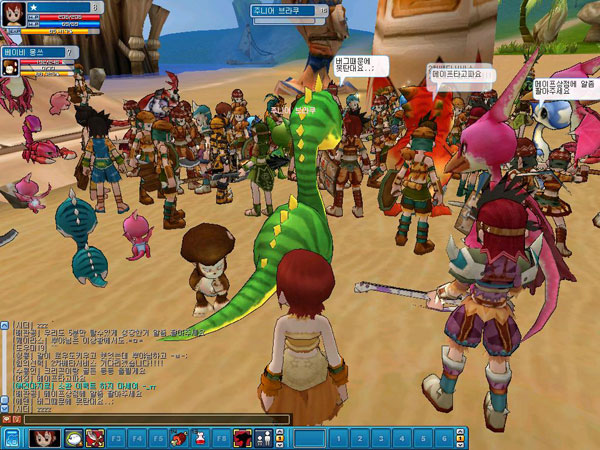Select numbered quick slot 3
The width and height of the screenshot is (600, 450).
383,438
